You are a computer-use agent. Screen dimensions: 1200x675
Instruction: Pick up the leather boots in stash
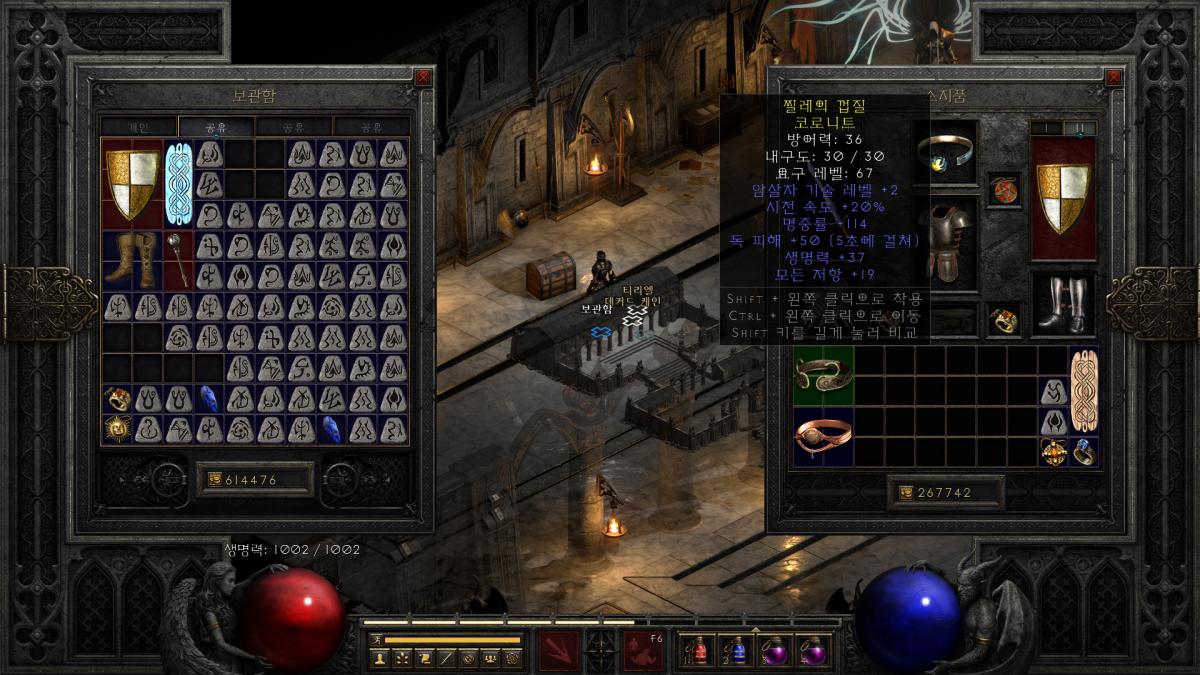tap(133, 260)
